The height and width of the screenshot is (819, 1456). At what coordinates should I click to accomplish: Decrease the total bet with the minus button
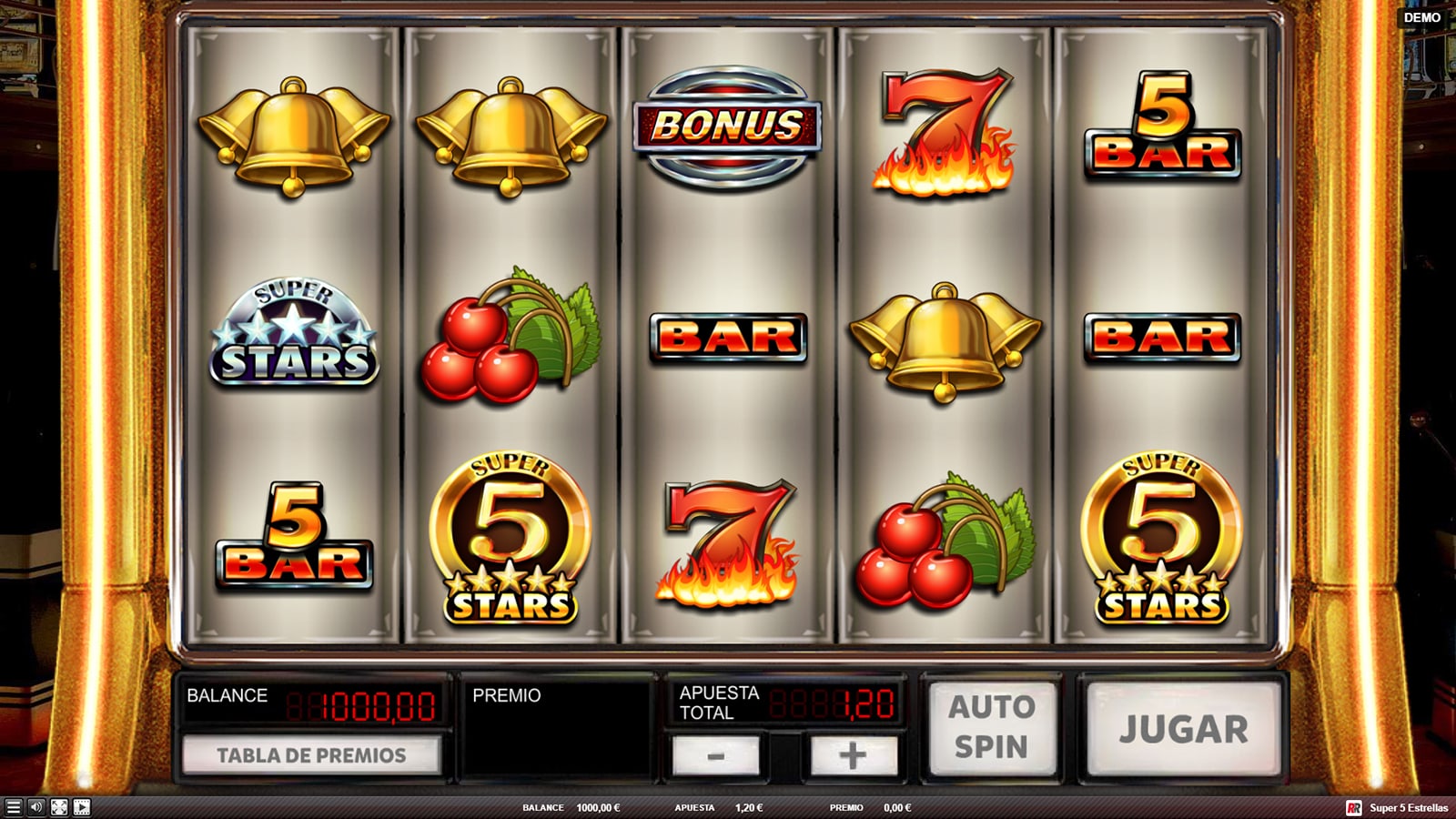coord(715,755)
